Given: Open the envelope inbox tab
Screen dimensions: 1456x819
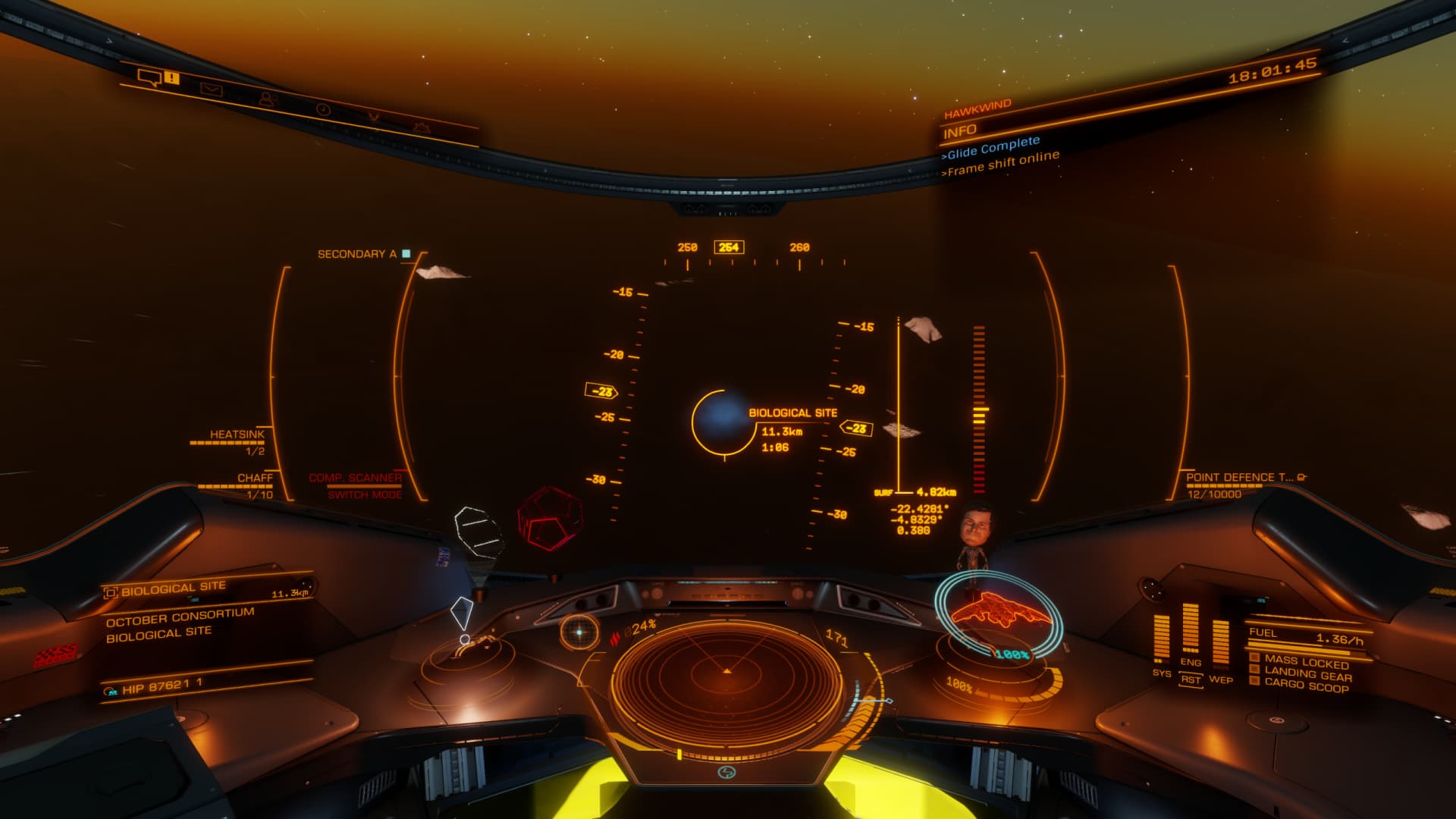Looking at the screenshot, I should pos(212,89).
